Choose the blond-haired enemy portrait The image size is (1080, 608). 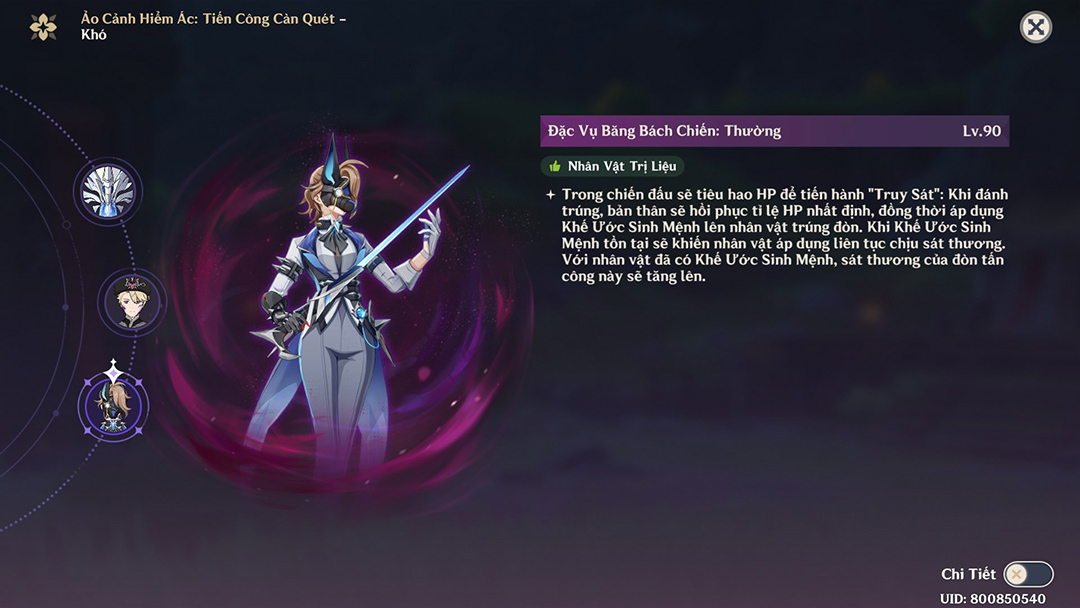click(131, 300)
